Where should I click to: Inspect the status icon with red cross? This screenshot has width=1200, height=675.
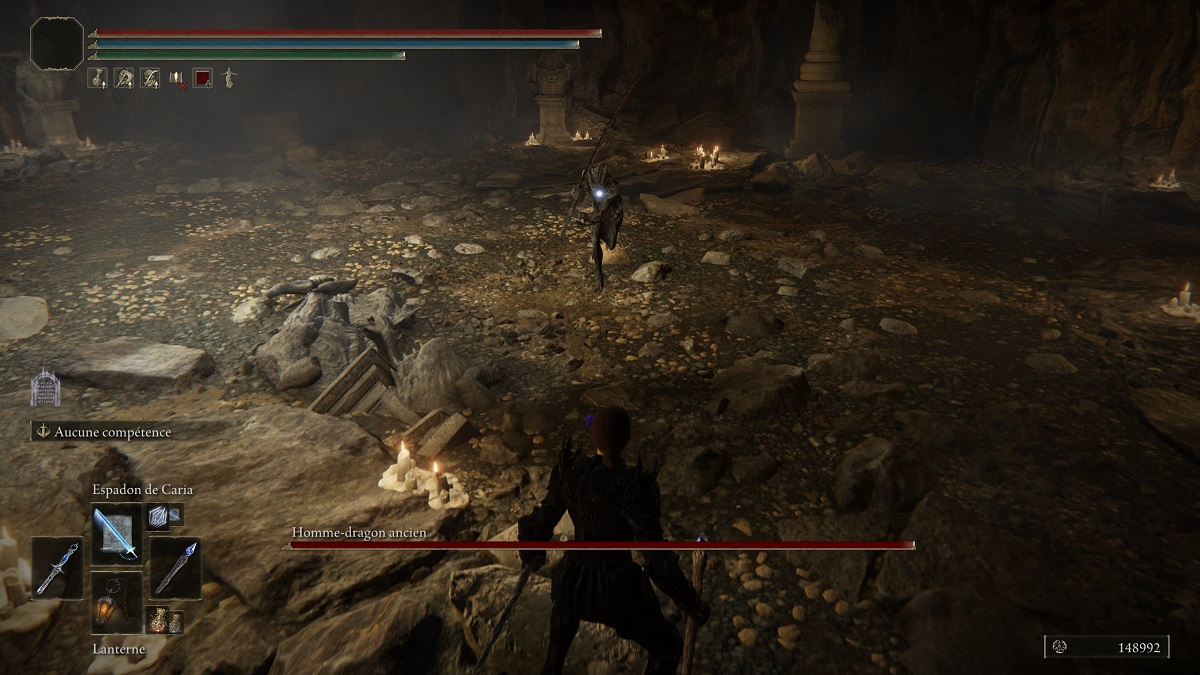176,77
